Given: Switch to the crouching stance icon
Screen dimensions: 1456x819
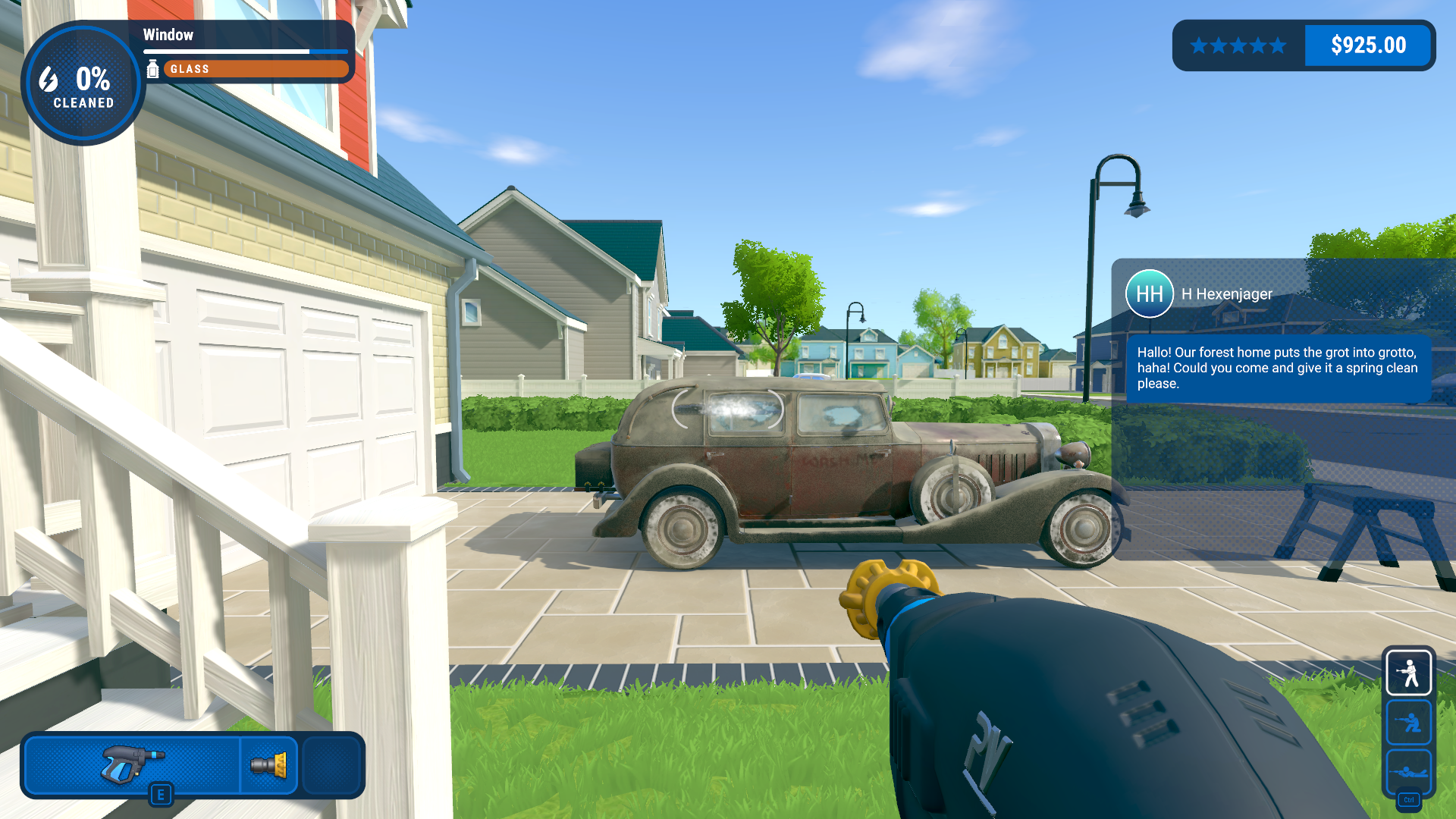Looking at the screenshot, I should coord(1408,723).
